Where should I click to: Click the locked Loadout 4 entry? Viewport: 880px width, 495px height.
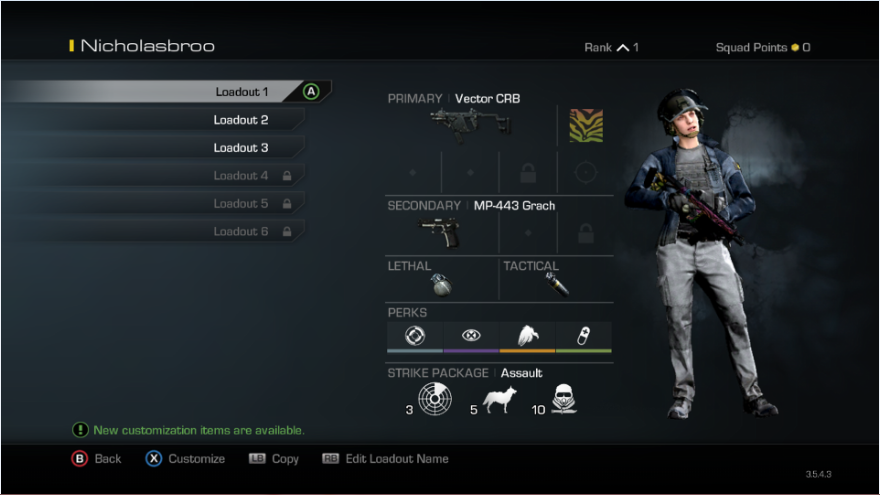(240, 176)
